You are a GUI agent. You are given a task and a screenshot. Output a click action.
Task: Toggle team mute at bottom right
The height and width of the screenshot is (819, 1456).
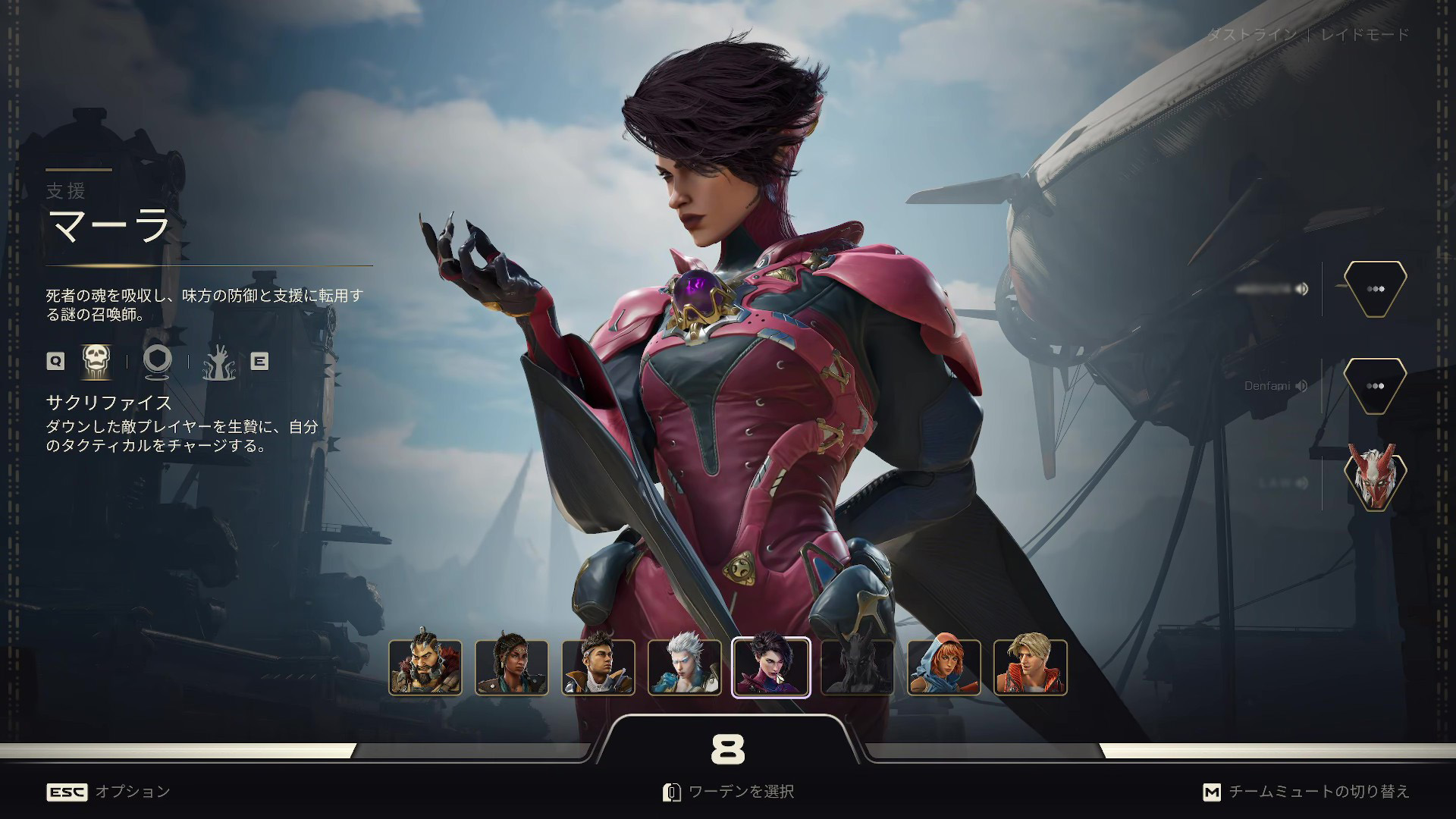click(1306, 792)
